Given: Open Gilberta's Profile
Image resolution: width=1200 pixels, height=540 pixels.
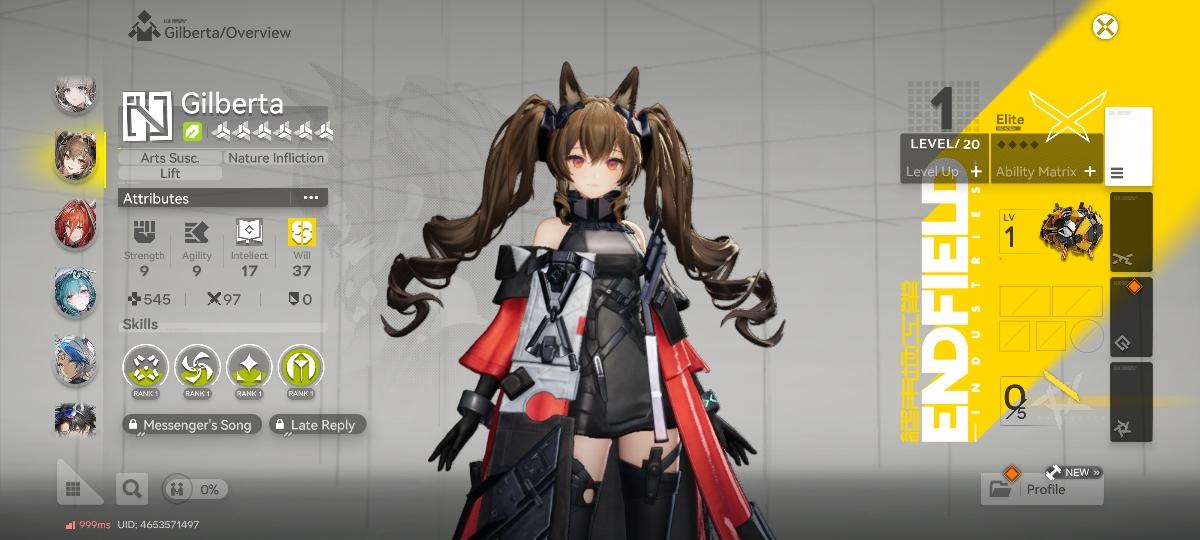Looking at the screenshot, I should tap(1042, 489).
